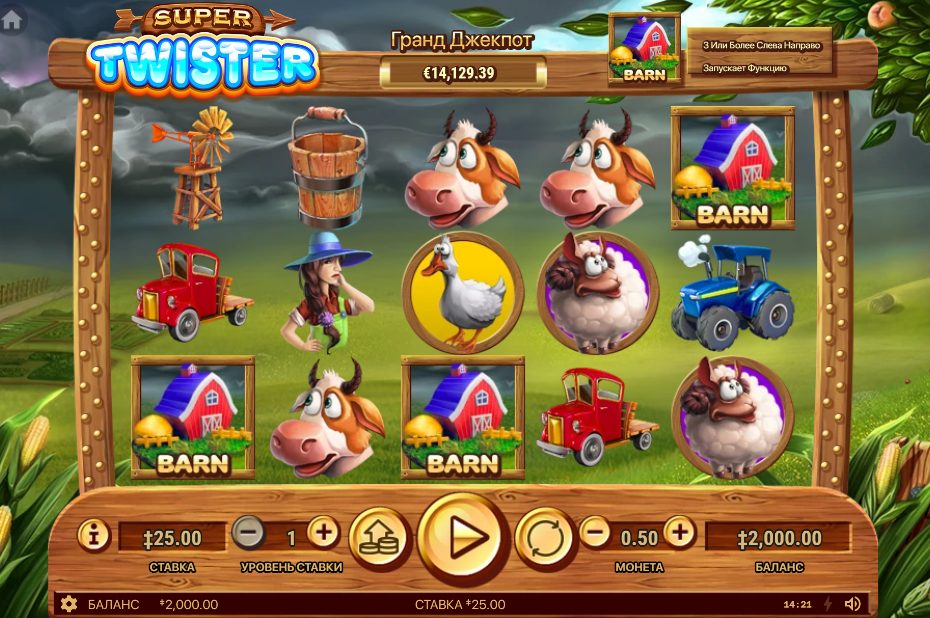The height and width of the screenshot is (618, 930).
Task: Toggle the lightning bolt turbo mode
Action: coord(827,604)
